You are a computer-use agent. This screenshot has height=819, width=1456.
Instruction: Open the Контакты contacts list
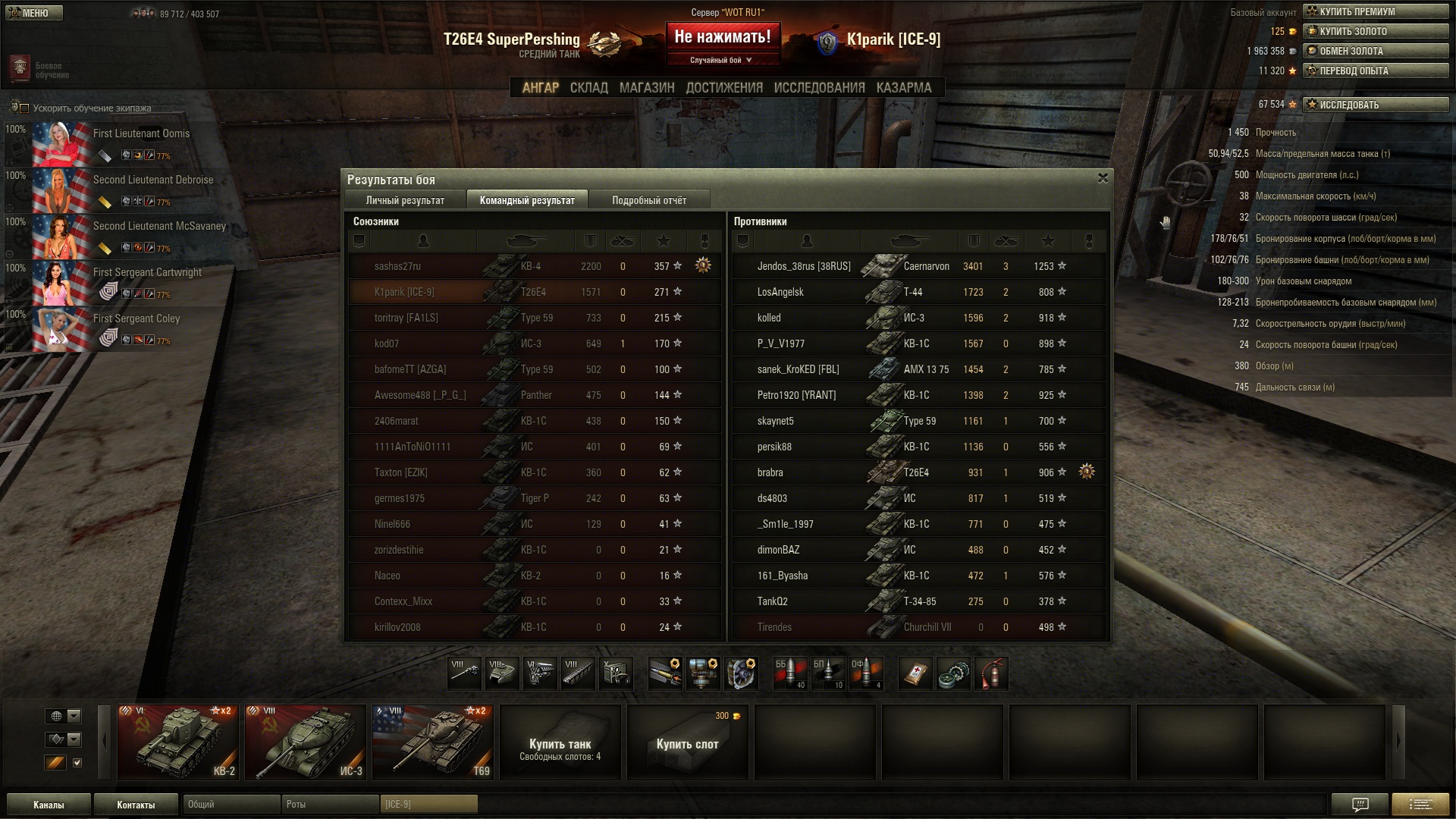(136, 805)
